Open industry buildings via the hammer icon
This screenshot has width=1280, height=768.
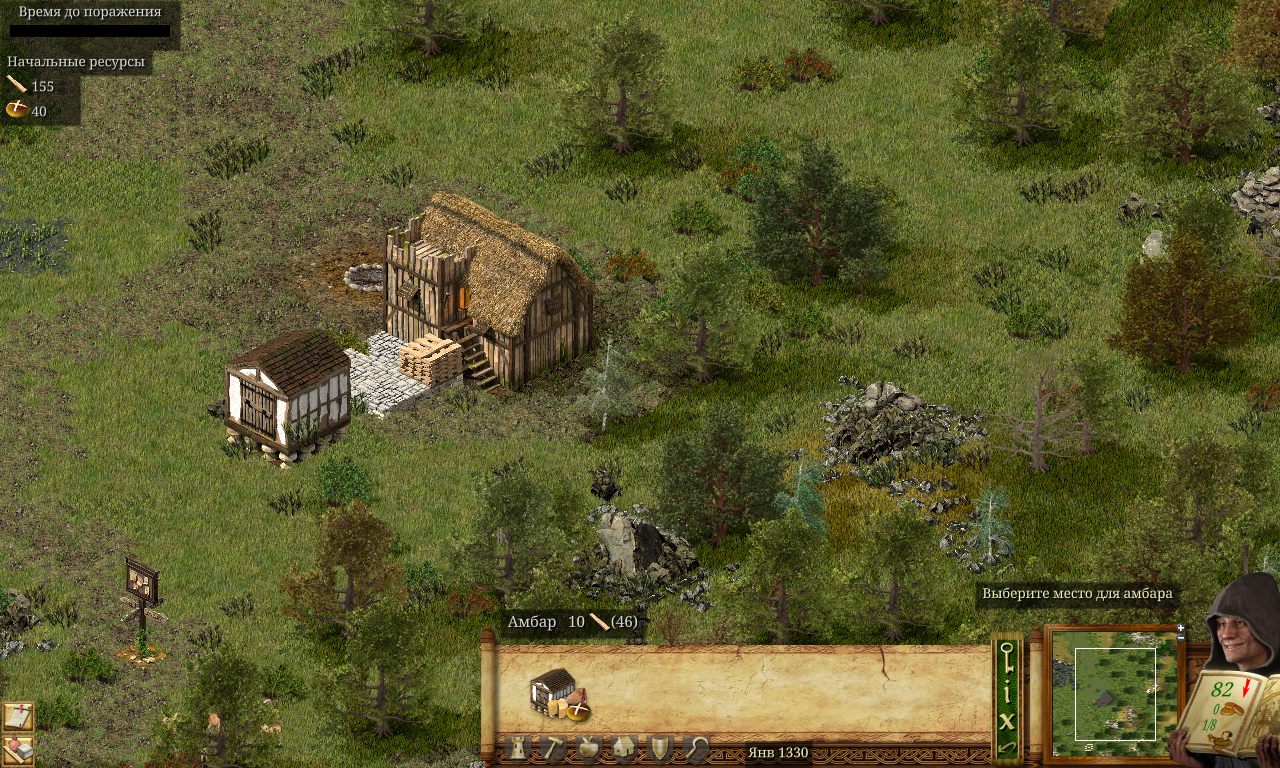pyautogui.click(x=555, y=747)
